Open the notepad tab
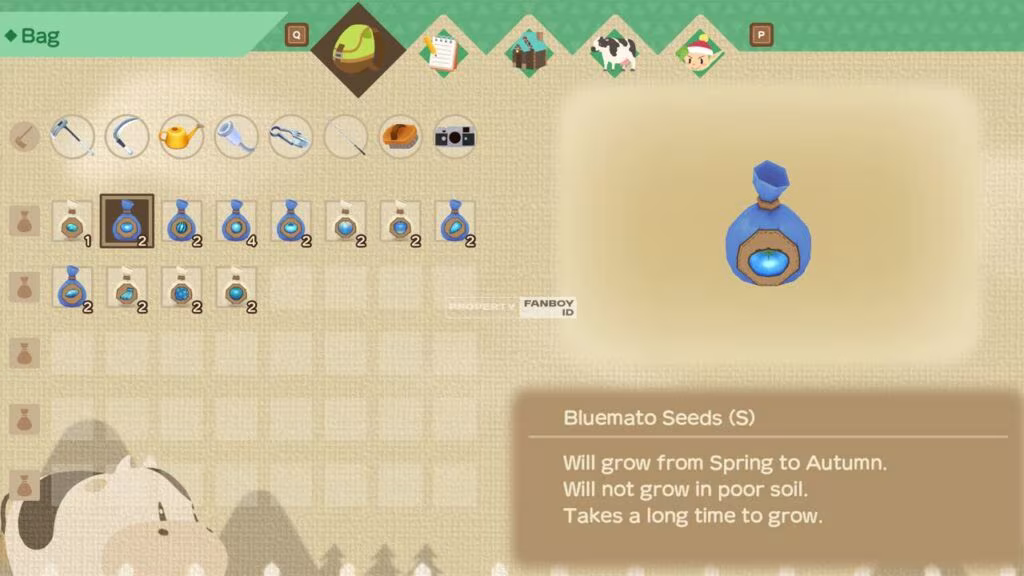The image size is (1024, 576). tap(441, 52)
